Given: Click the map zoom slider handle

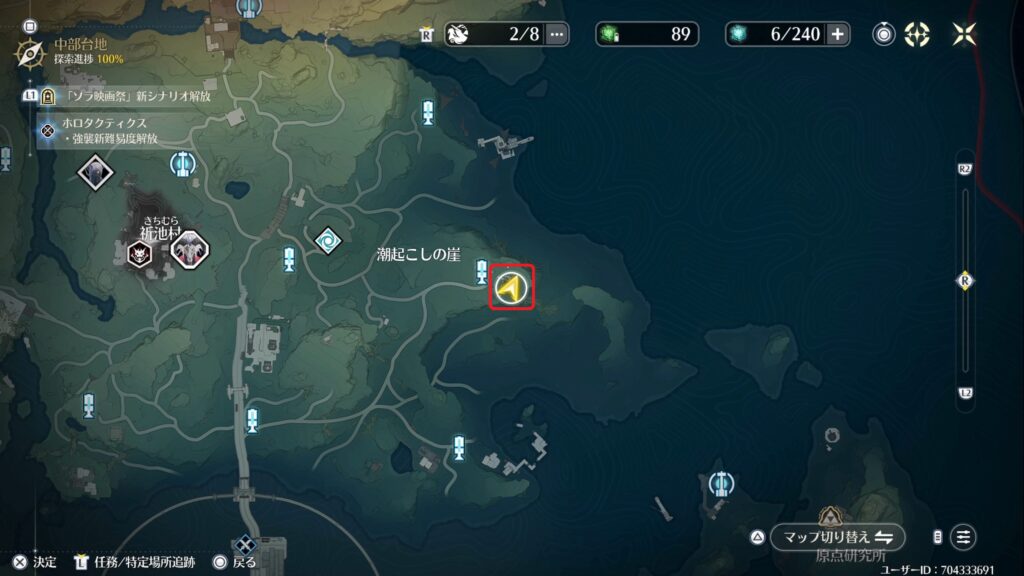Looking at the screenshot, I should 965,280.
